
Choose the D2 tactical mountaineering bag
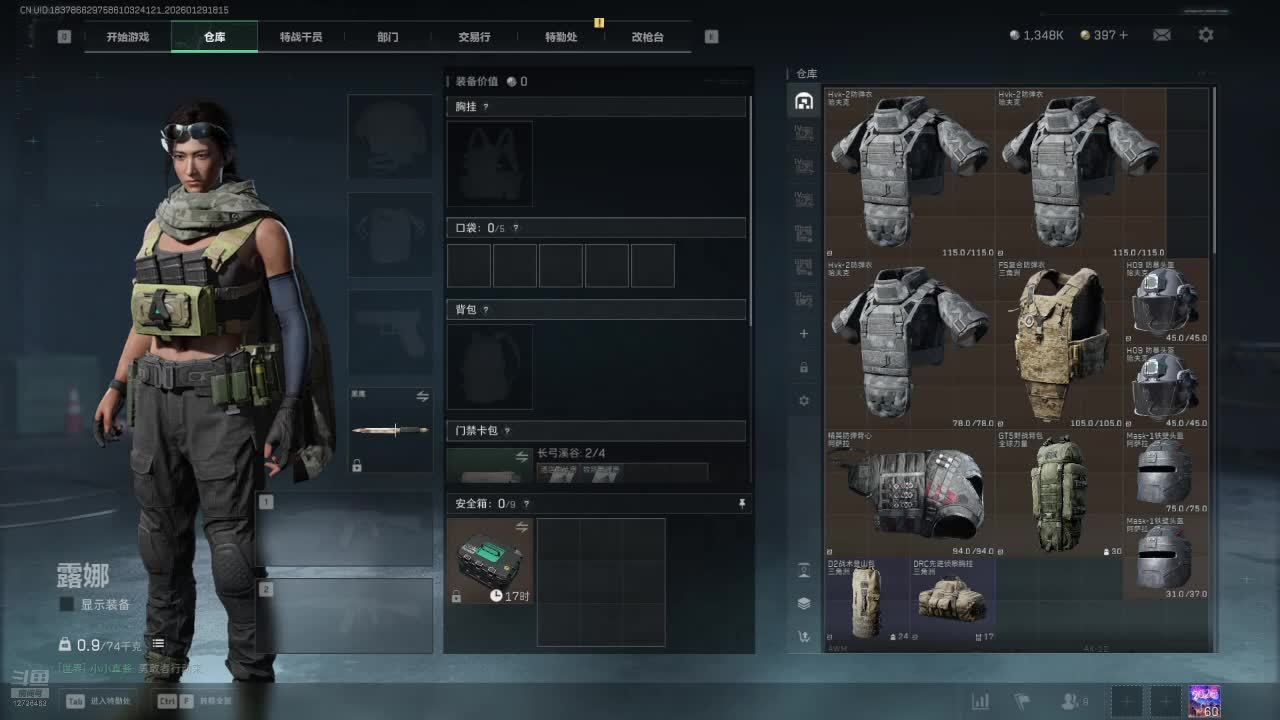(x=866, y=600)
